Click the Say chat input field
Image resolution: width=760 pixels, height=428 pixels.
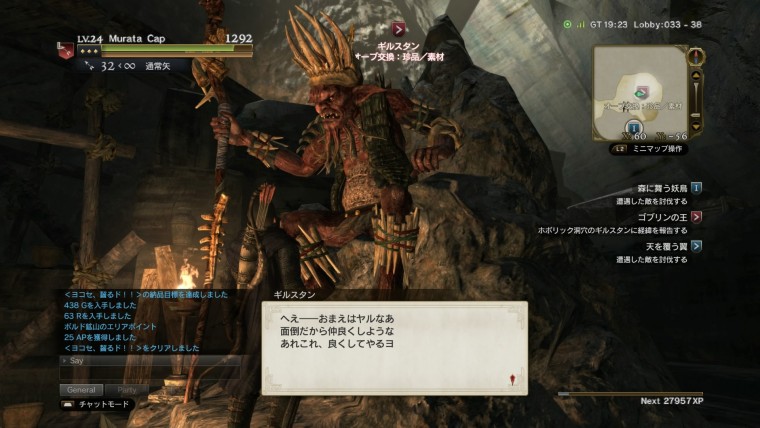coord(150,360)
